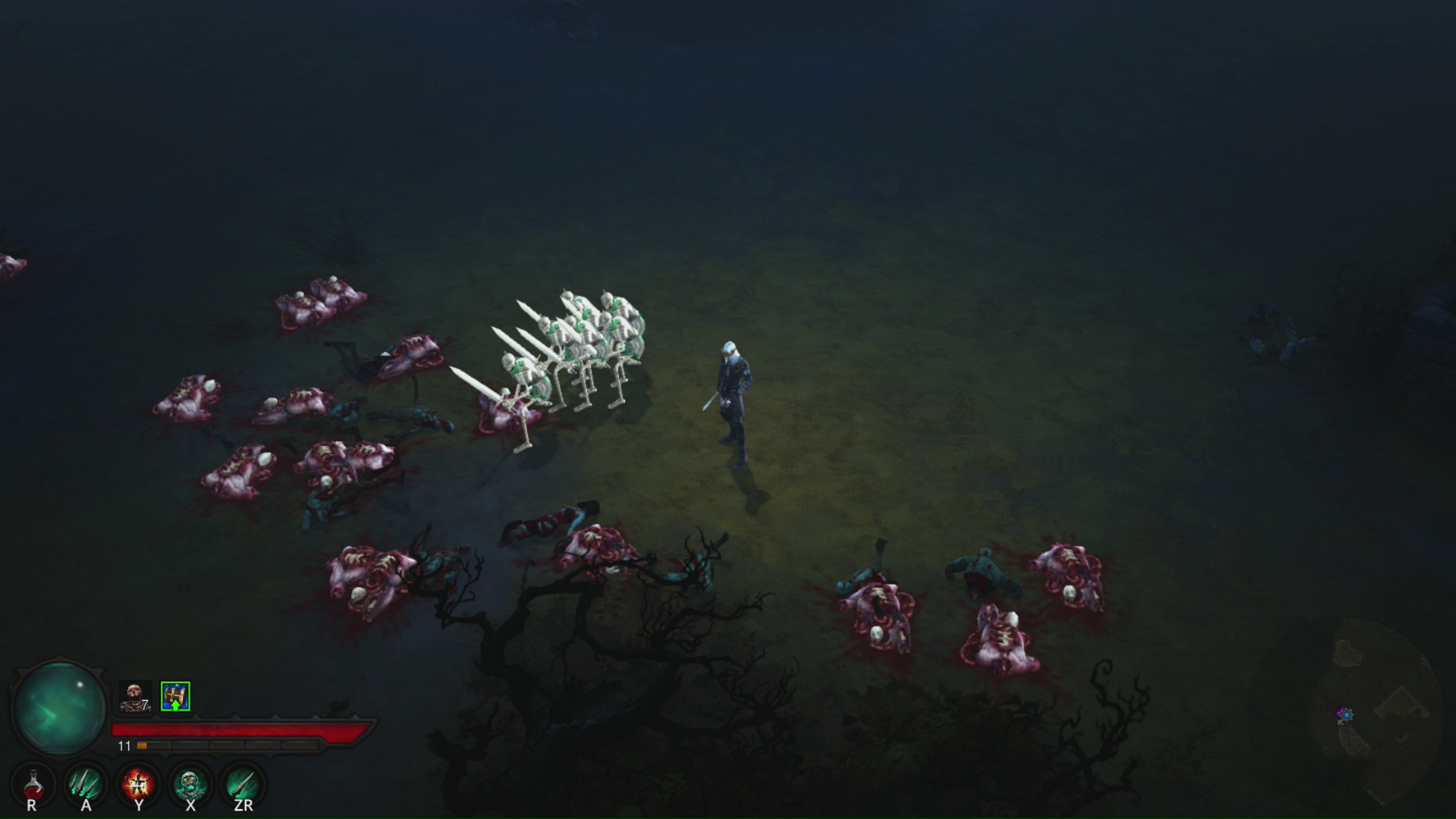Image resolution: width=1456 pixels, height=819 pixels.
Task: Trigger the single Bone Spear skill
Action: (243, 785)
